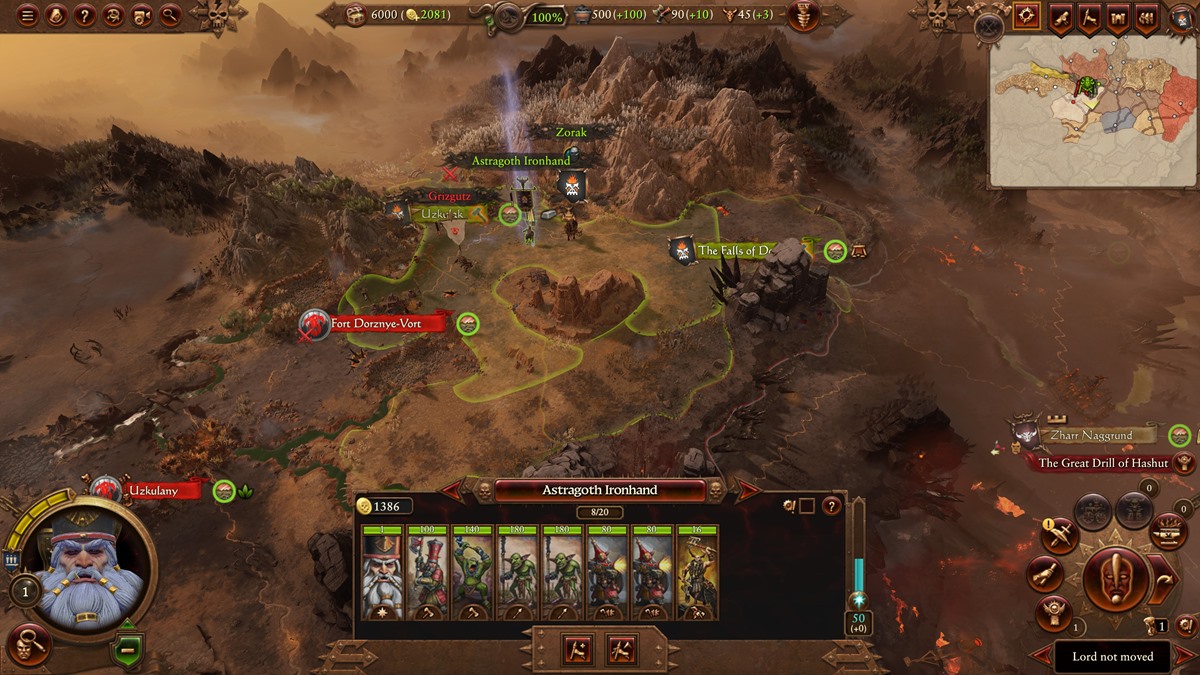The width and height of the screenshot is (1200, 675).
Task: Select the next army arrow beside army name
Action: click(748, 490)
